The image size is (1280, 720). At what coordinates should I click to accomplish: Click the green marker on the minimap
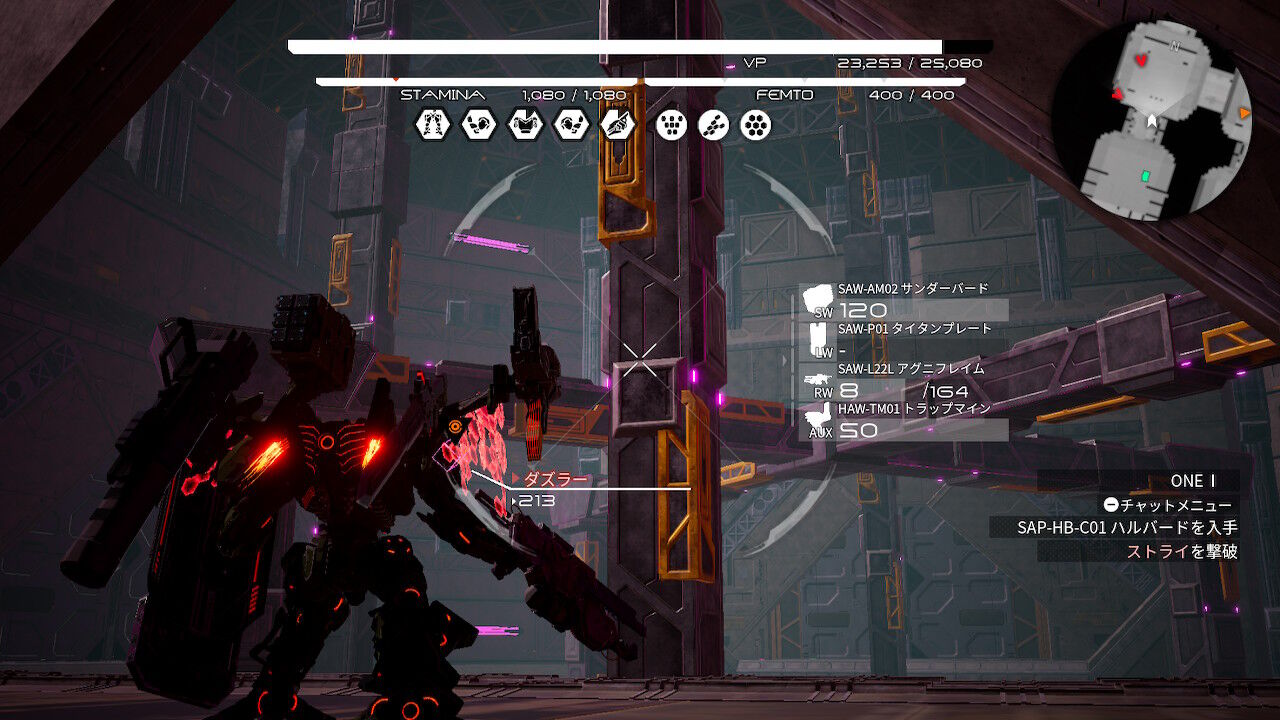click(1146, 177)
